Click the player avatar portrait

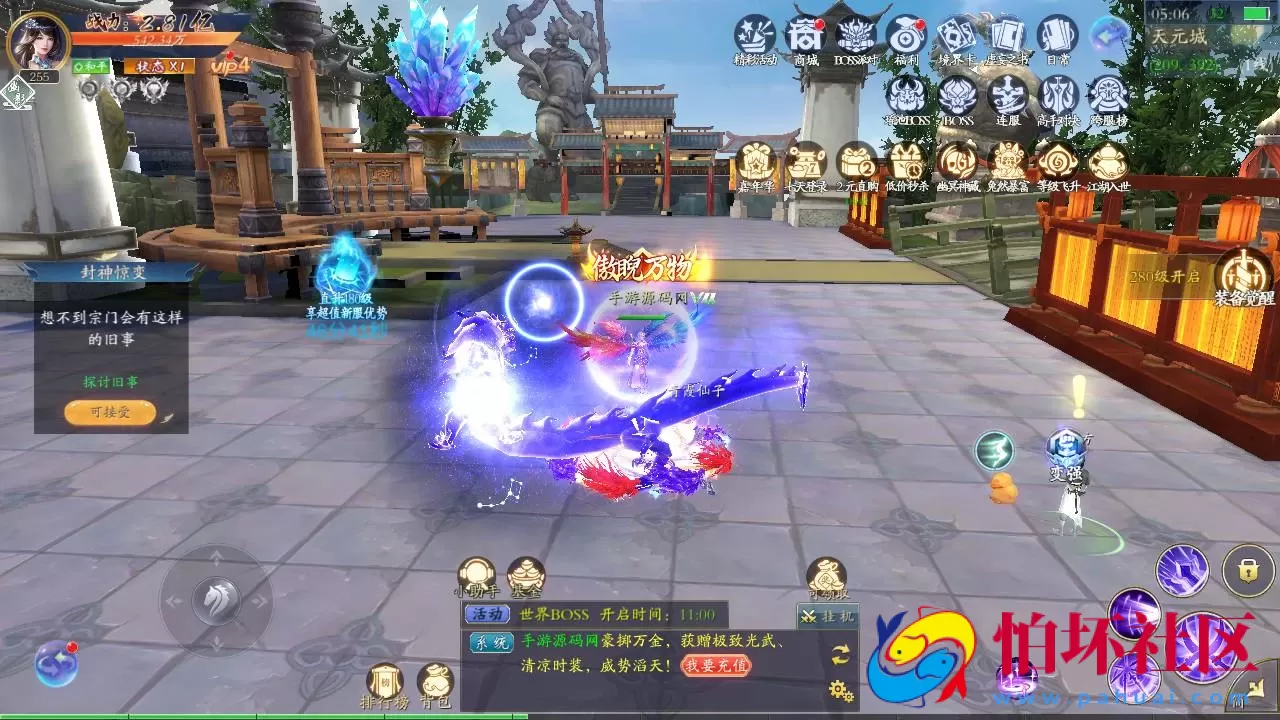39,40
